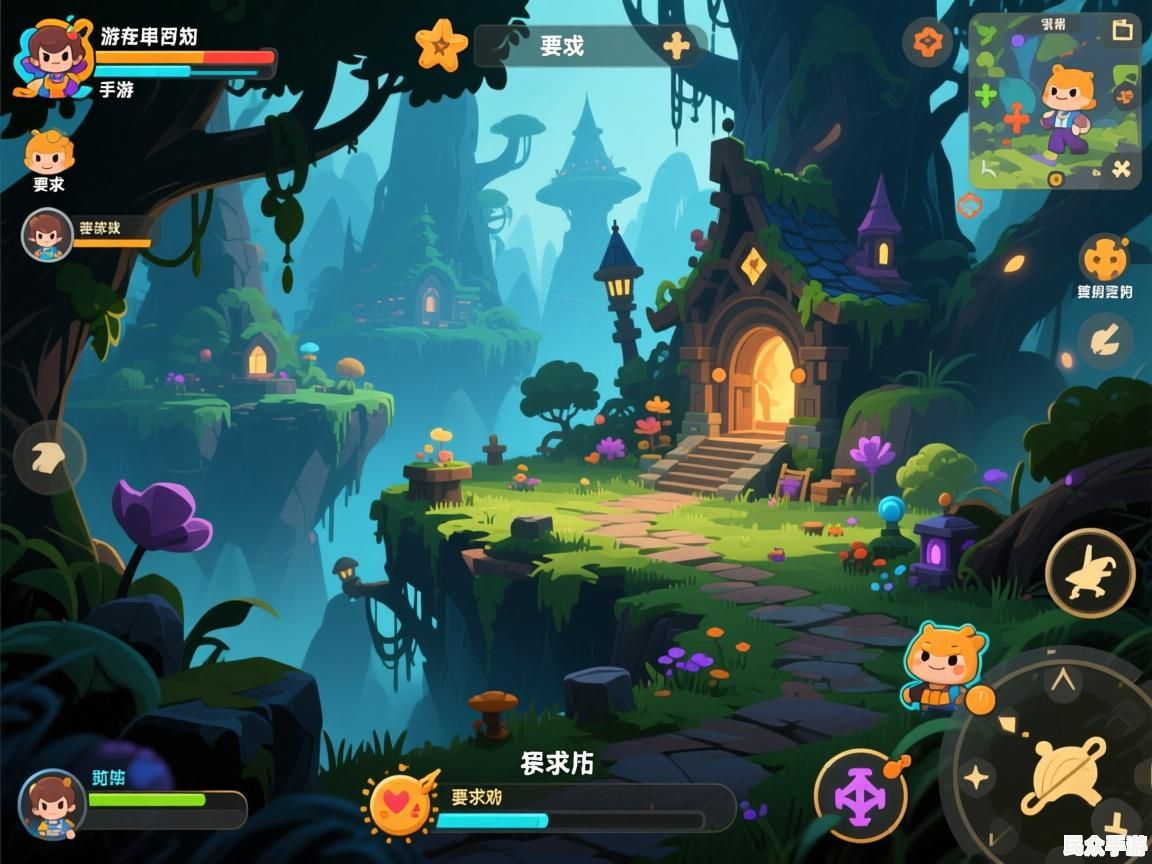The image size is (1152, 864).
Task: Tap the orange star icon beside the top bar
Action: pos(441,45)
